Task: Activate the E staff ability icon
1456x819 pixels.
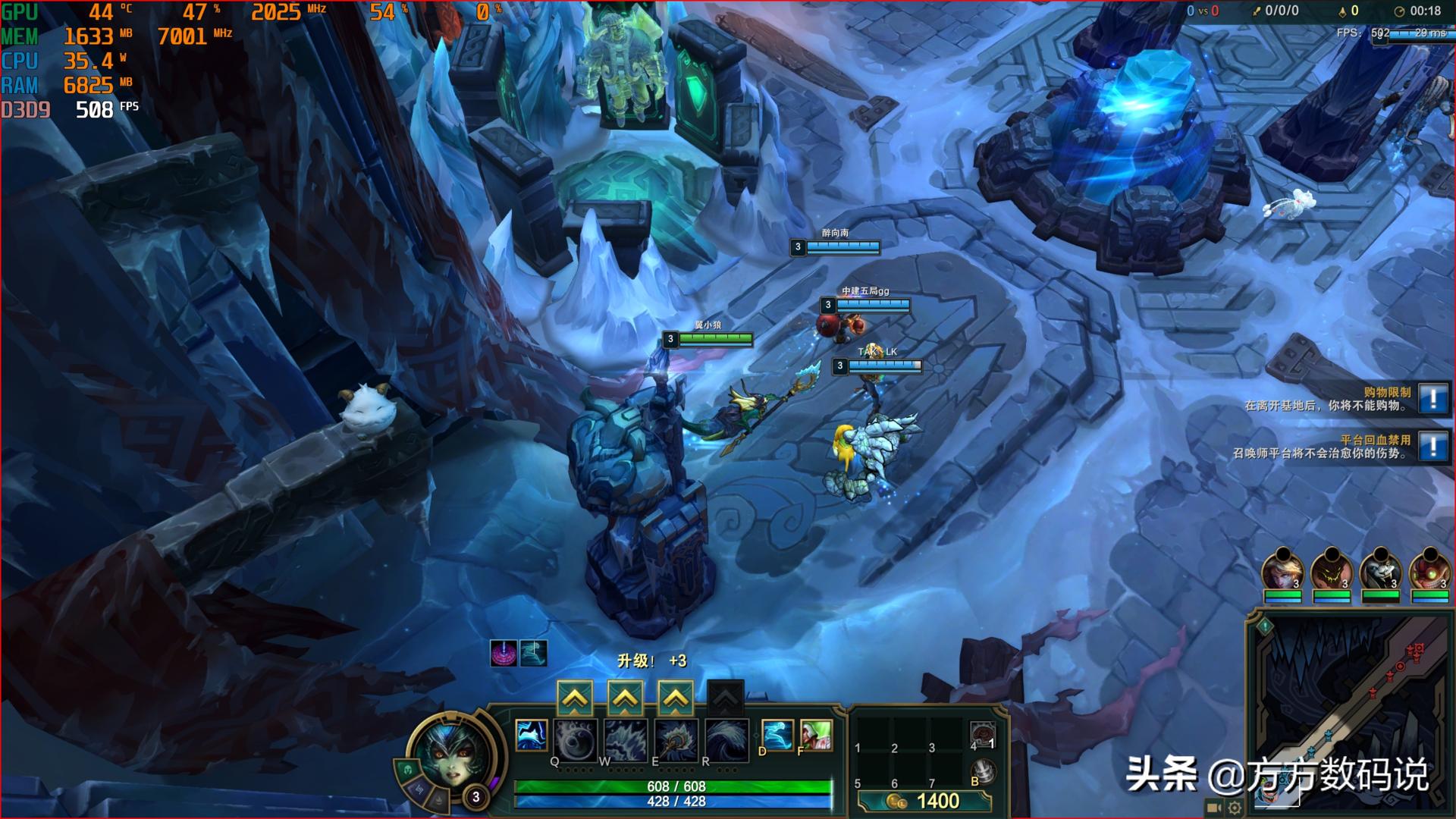Action: coord(676,739)
